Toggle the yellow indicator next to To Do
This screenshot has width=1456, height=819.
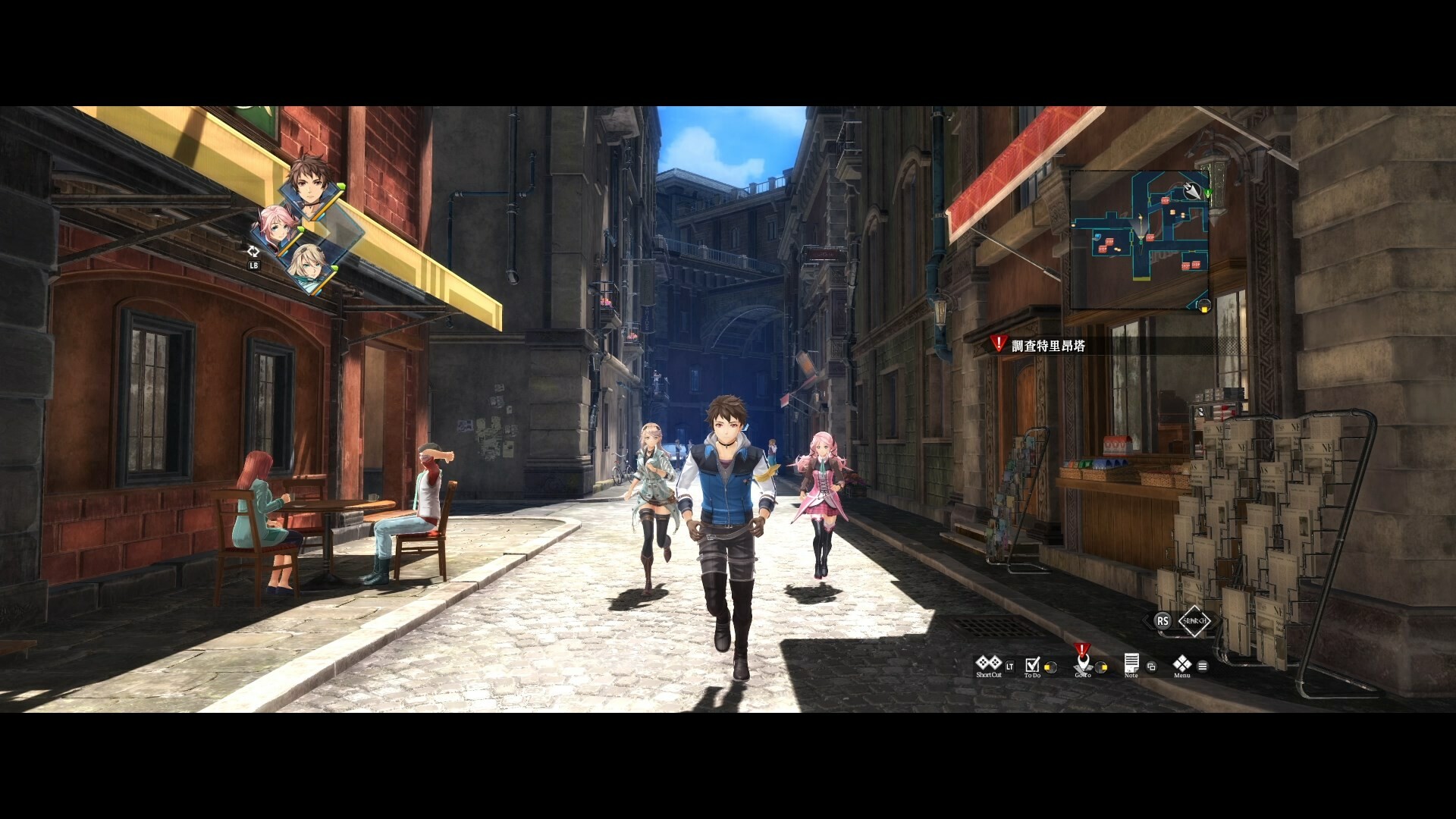1050,667
